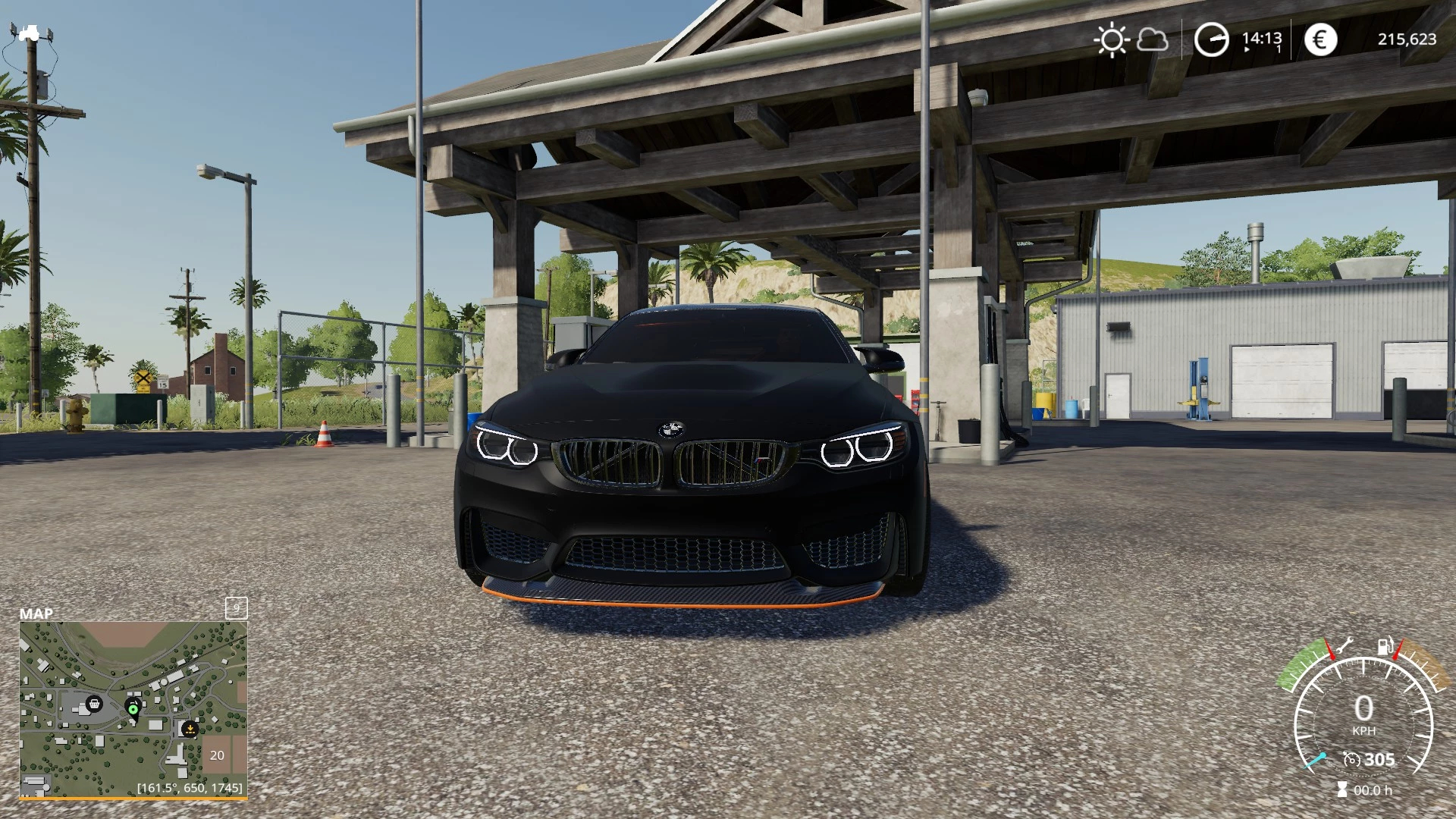Click the fuel pump gauge icon
Viewport: 1456px width, 819px height.
pyautogui.click(x=1385, y=647)
